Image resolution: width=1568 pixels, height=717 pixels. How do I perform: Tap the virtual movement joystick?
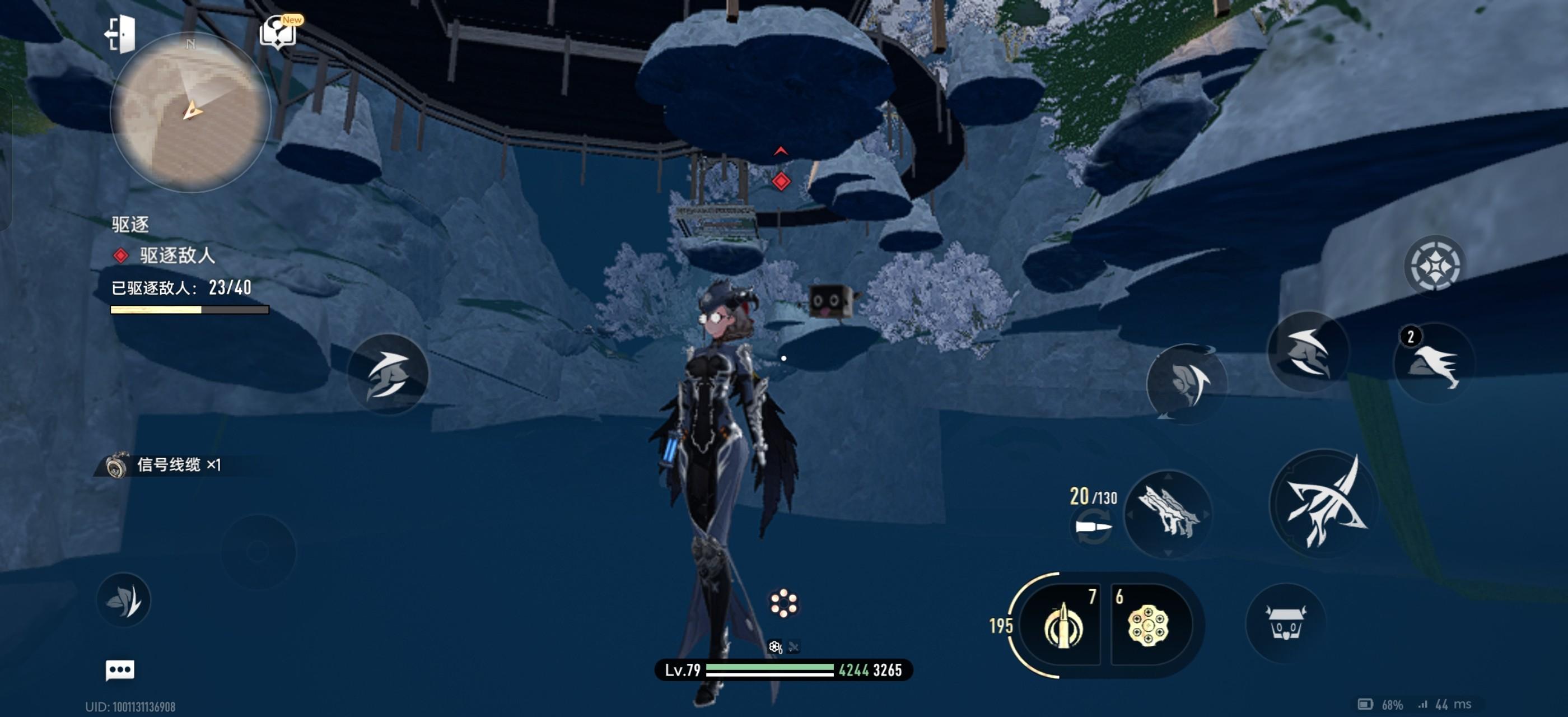click(x=258, y=552)
